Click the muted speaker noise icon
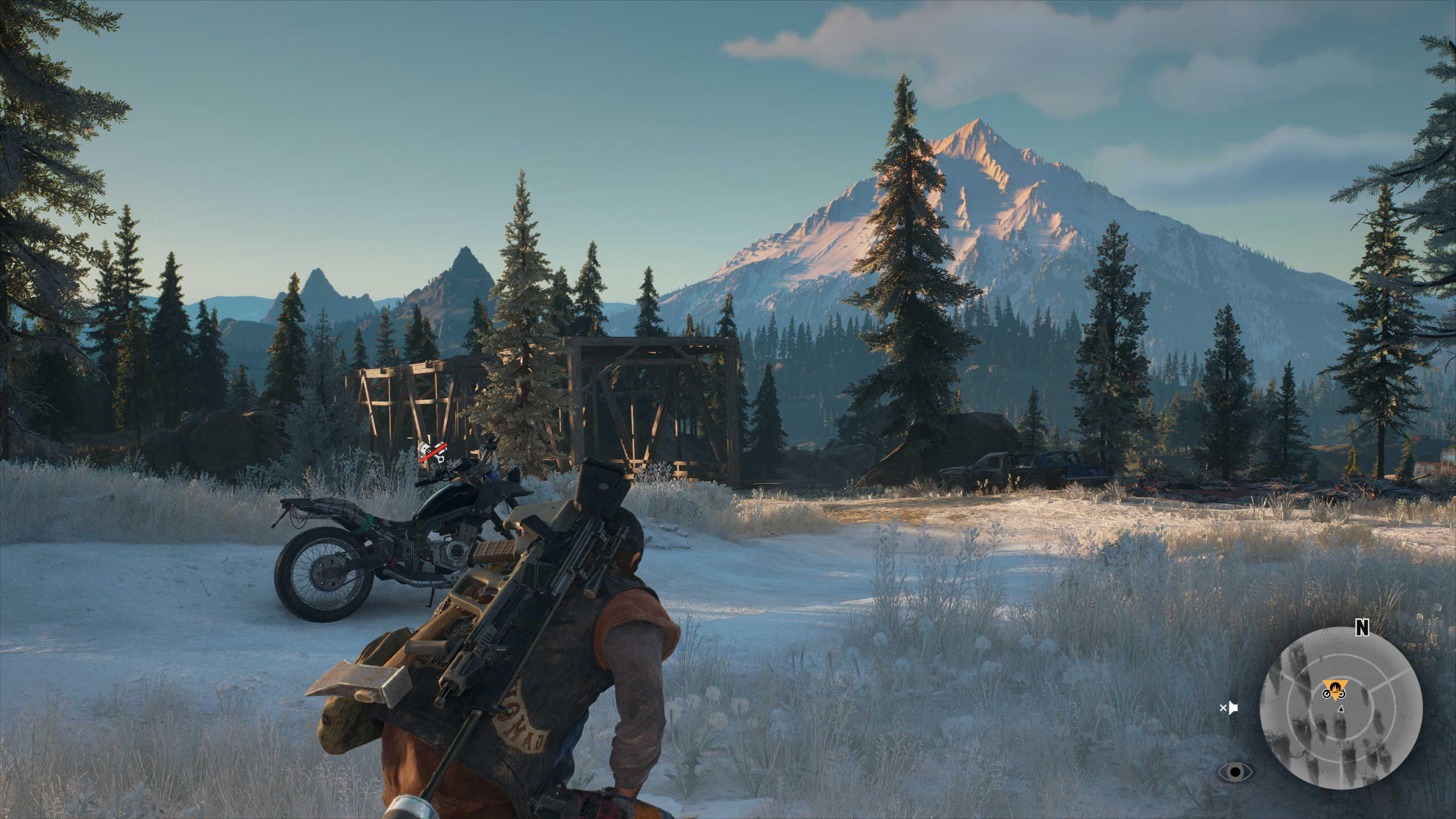Viewport: 1456px width, 819px height. (x=1229, y=708)
